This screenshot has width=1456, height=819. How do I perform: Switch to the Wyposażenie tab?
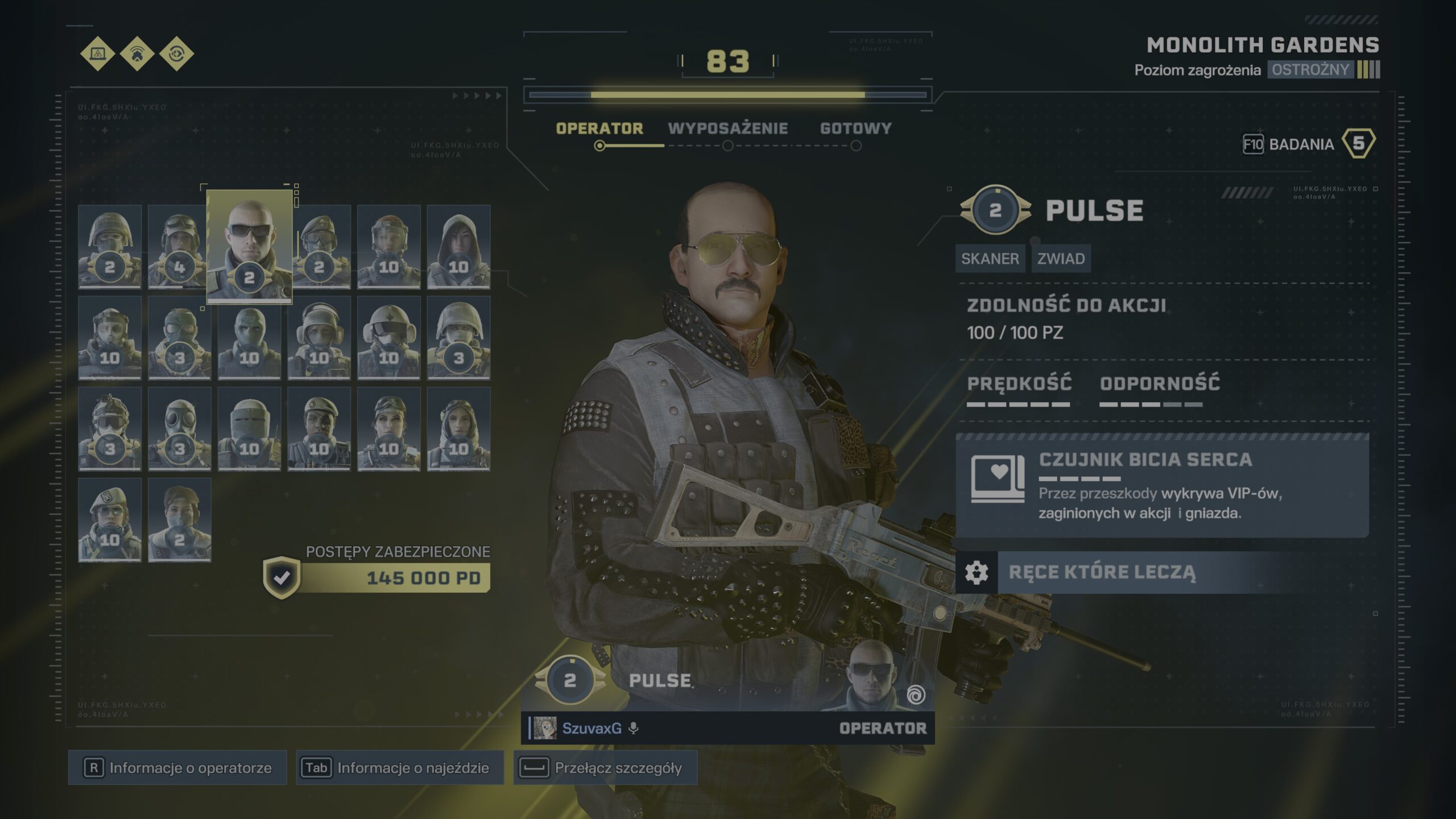tap(727, 129)
